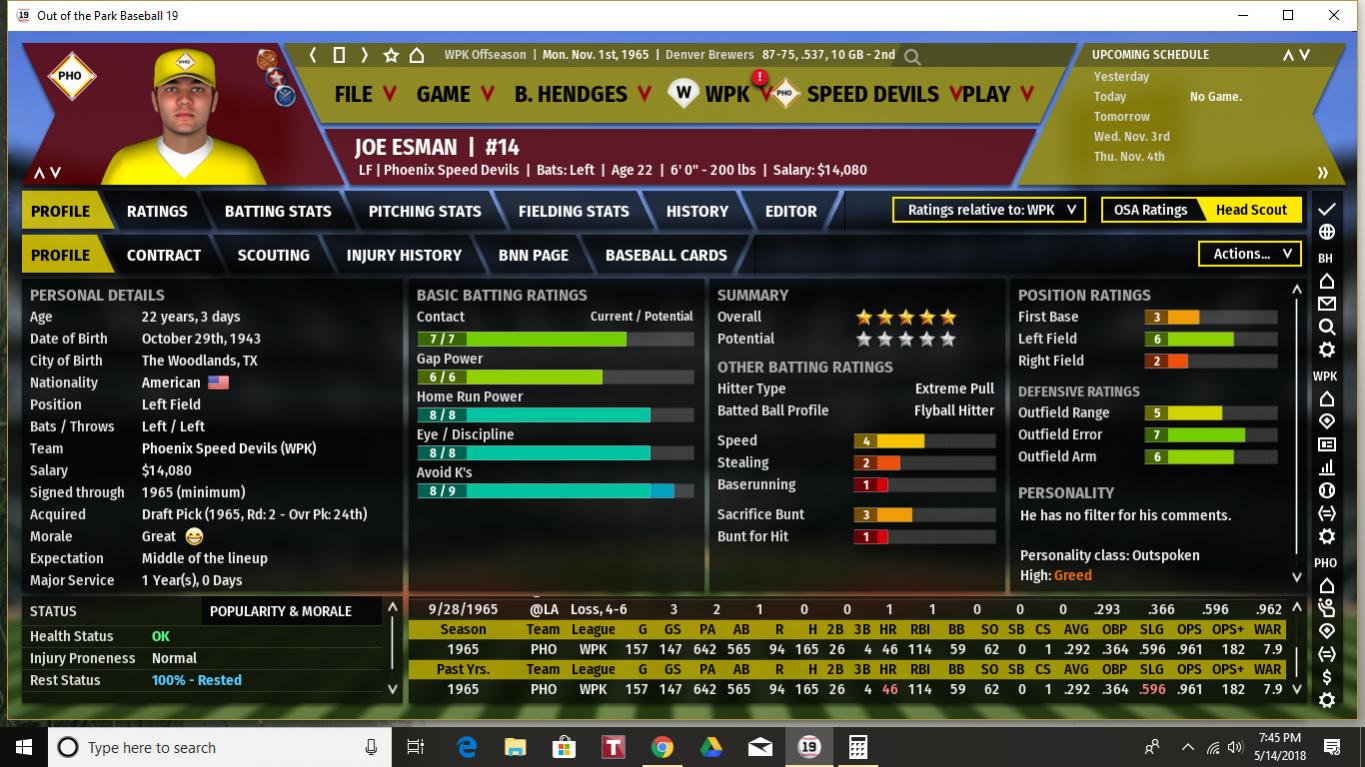Image resolution: width=1365 pixels, height=767 pixels.
Task: View the FIELDING STATS tab
Action: coord(574,211)
